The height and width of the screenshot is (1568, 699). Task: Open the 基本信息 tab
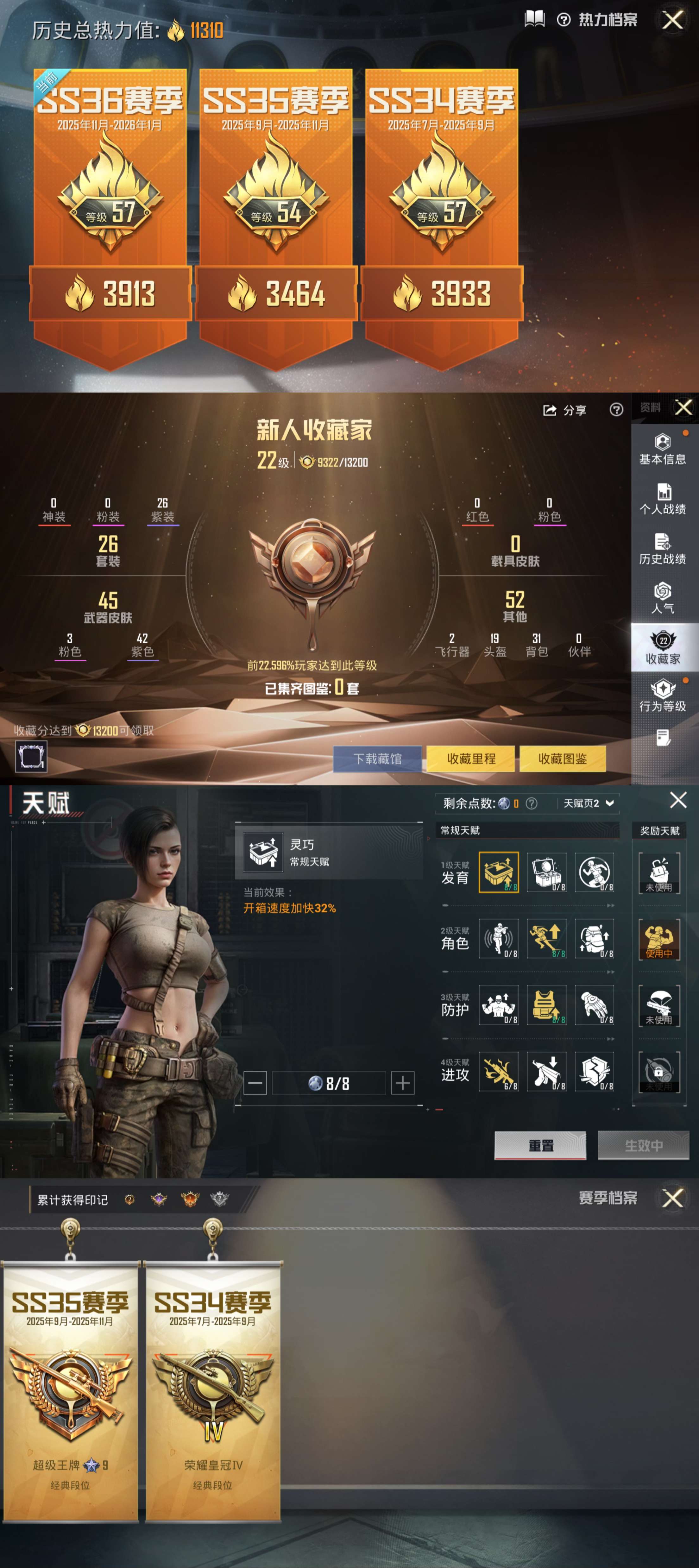663,450
